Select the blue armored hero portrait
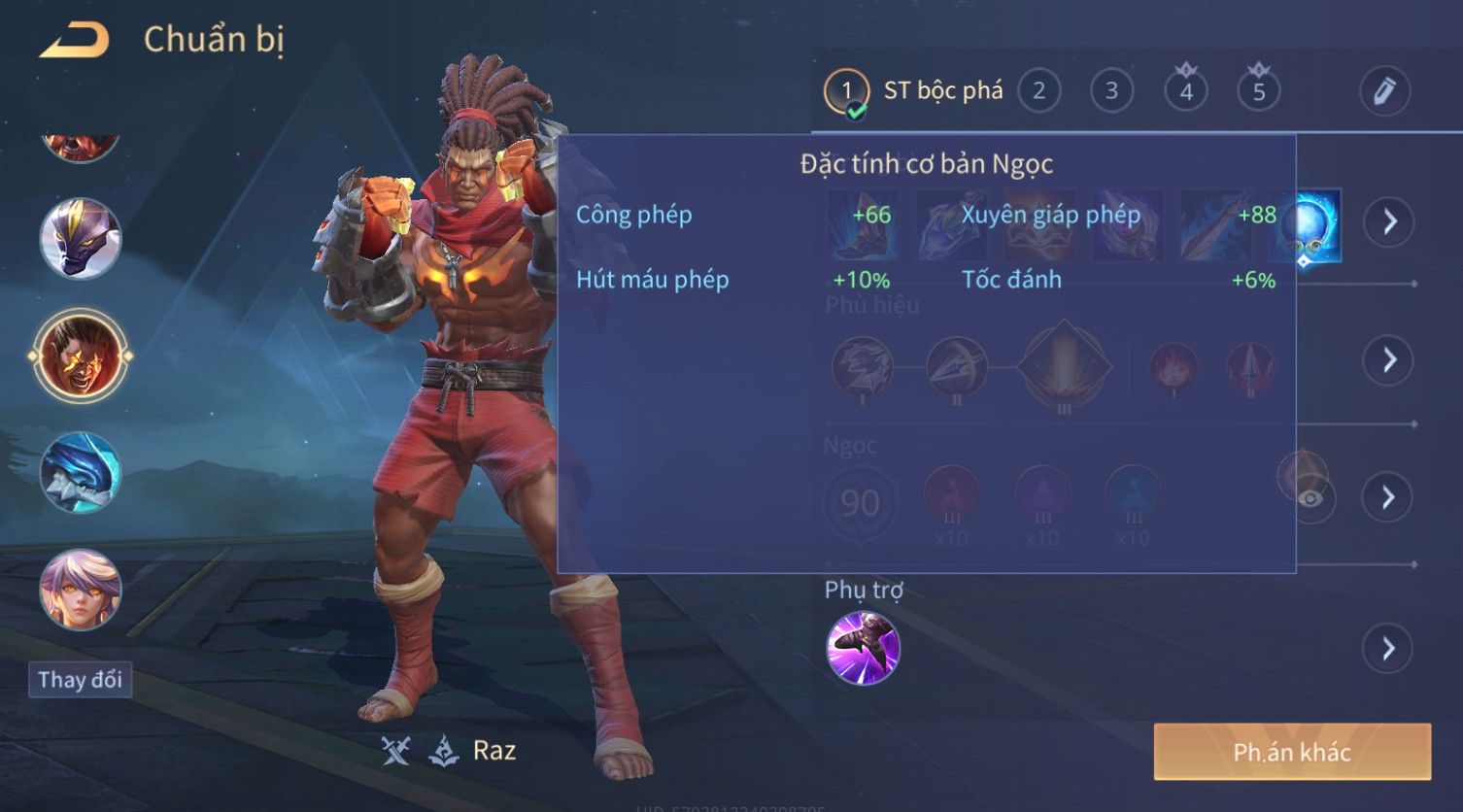 coord(80,473)
